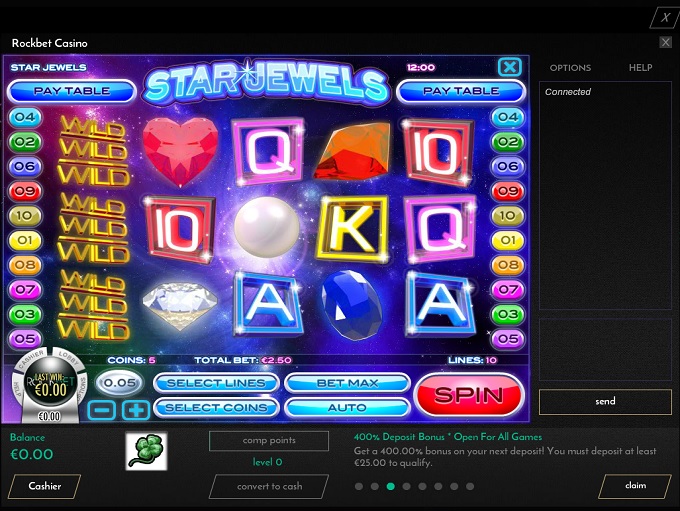Close the Rockbet Casino window
680x511 pixels.
point(666,43)
